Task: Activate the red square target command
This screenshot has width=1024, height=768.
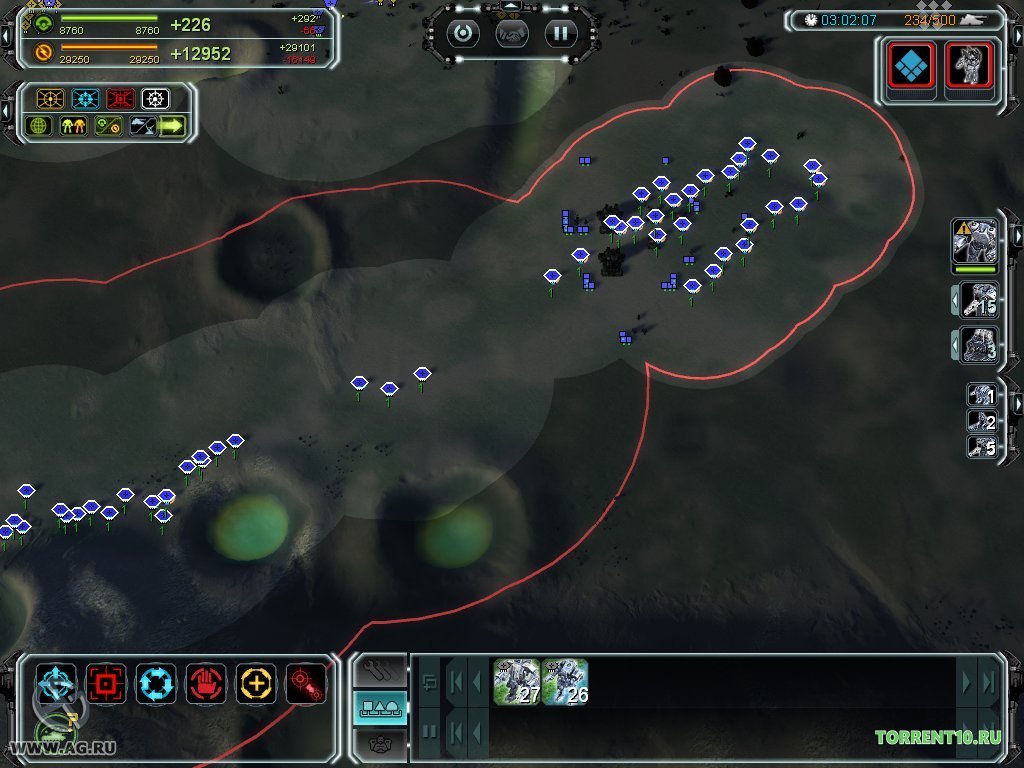Action: (106, 684)
